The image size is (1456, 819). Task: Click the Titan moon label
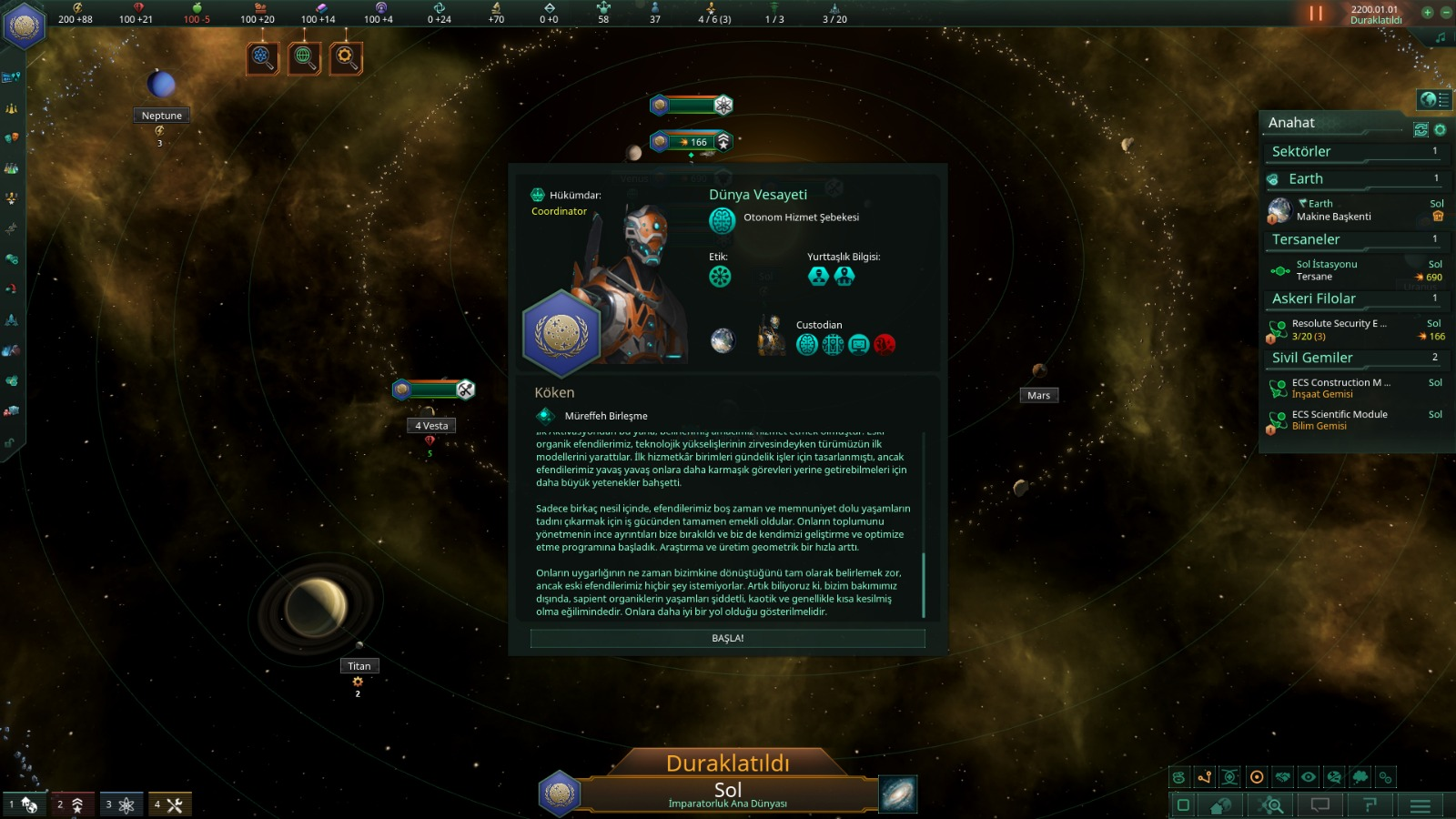click(x=359, y=666)
